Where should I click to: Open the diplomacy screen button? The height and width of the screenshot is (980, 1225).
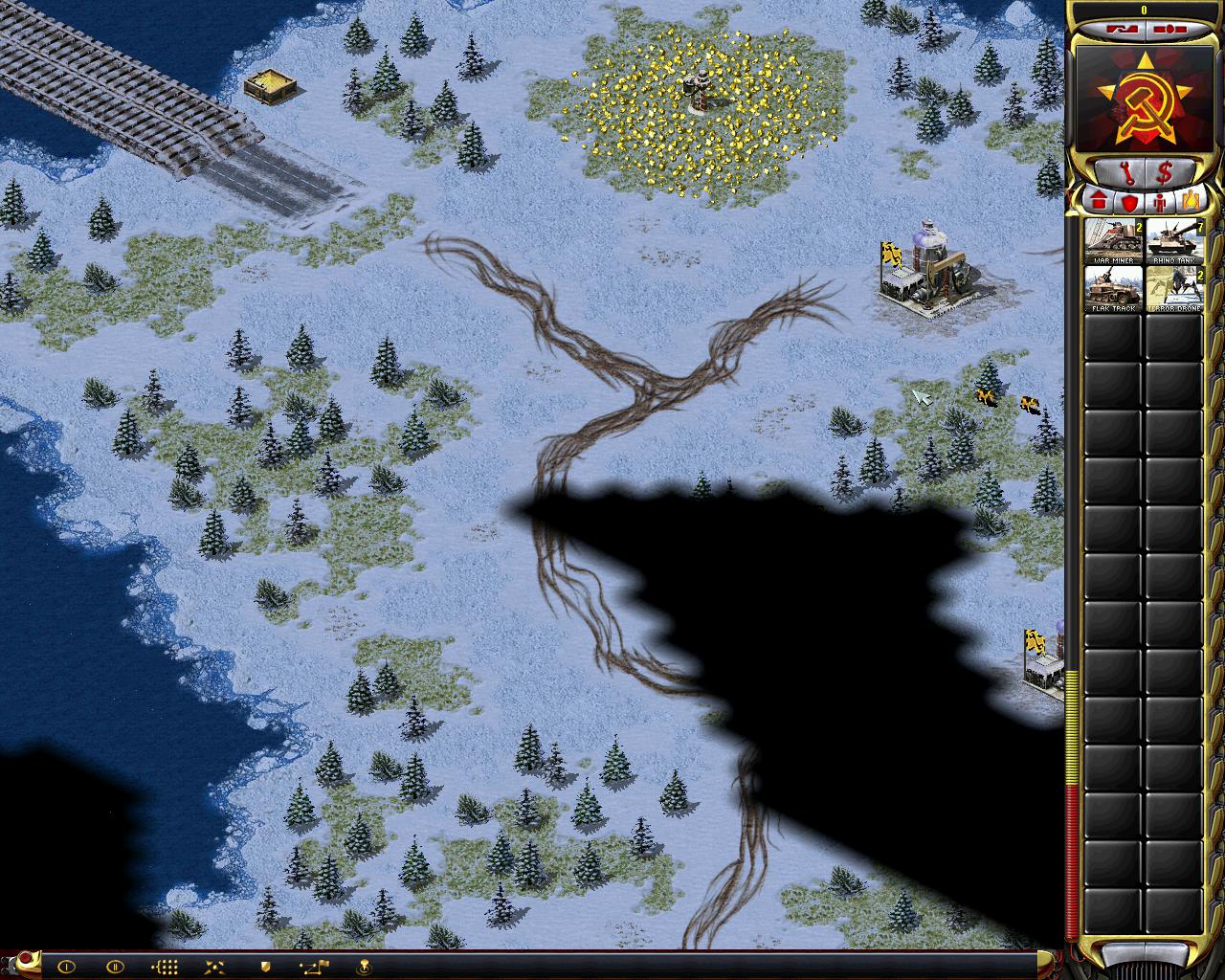click(x=1117, y=29)
